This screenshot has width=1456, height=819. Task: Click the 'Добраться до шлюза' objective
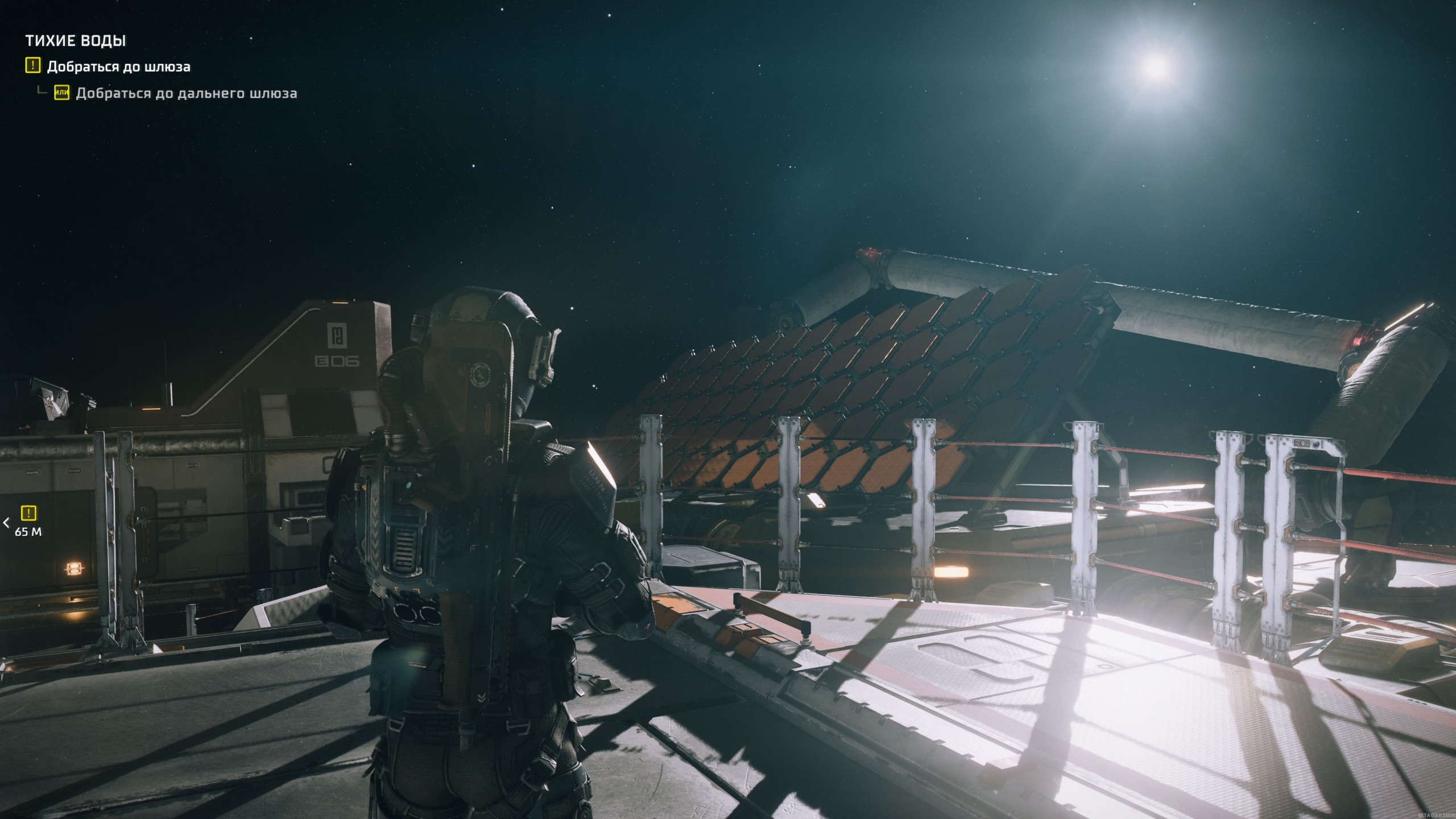point(118,67)
